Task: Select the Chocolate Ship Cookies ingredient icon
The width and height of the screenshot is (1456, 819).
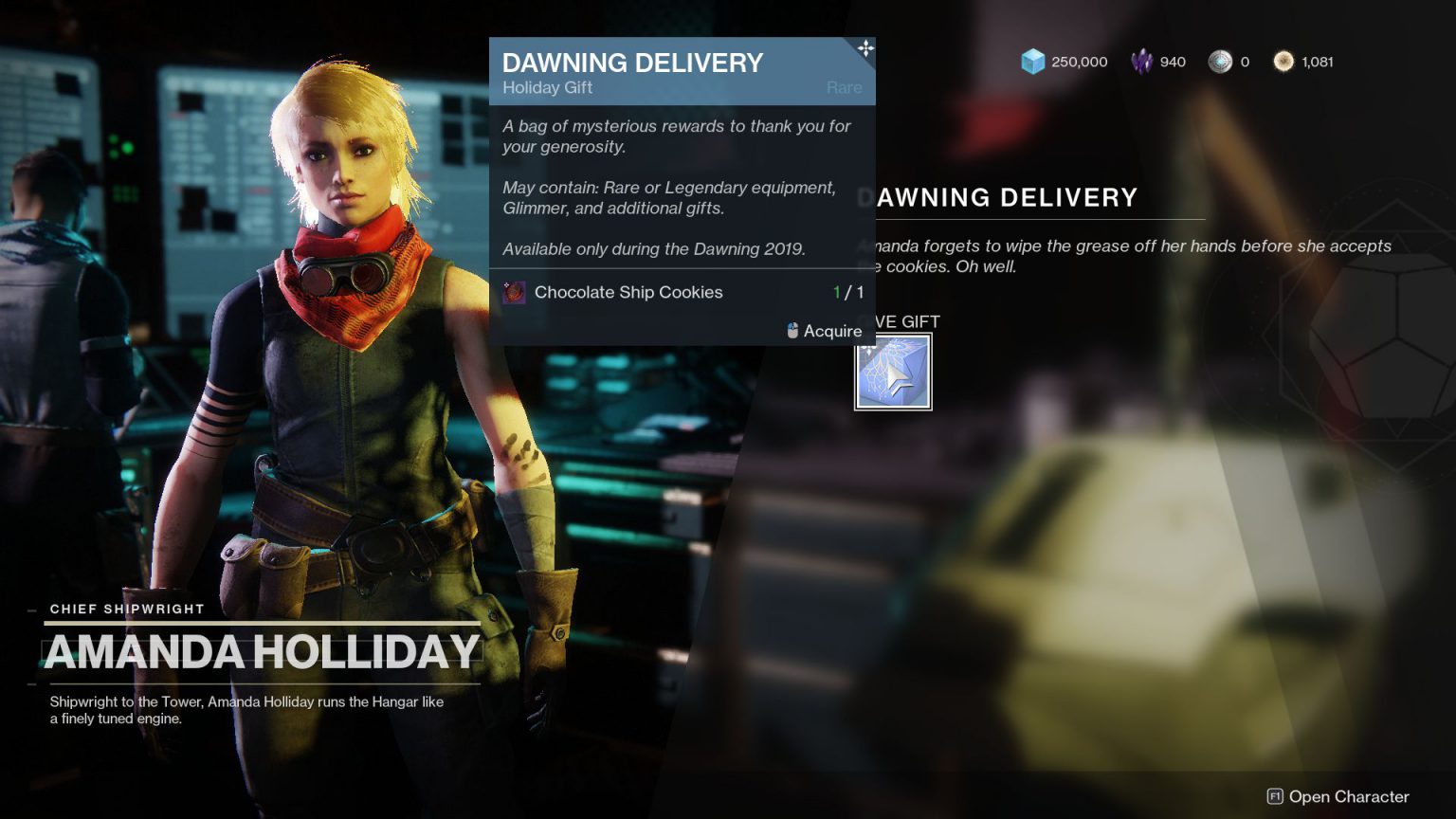Action: (x=513, y=293)
